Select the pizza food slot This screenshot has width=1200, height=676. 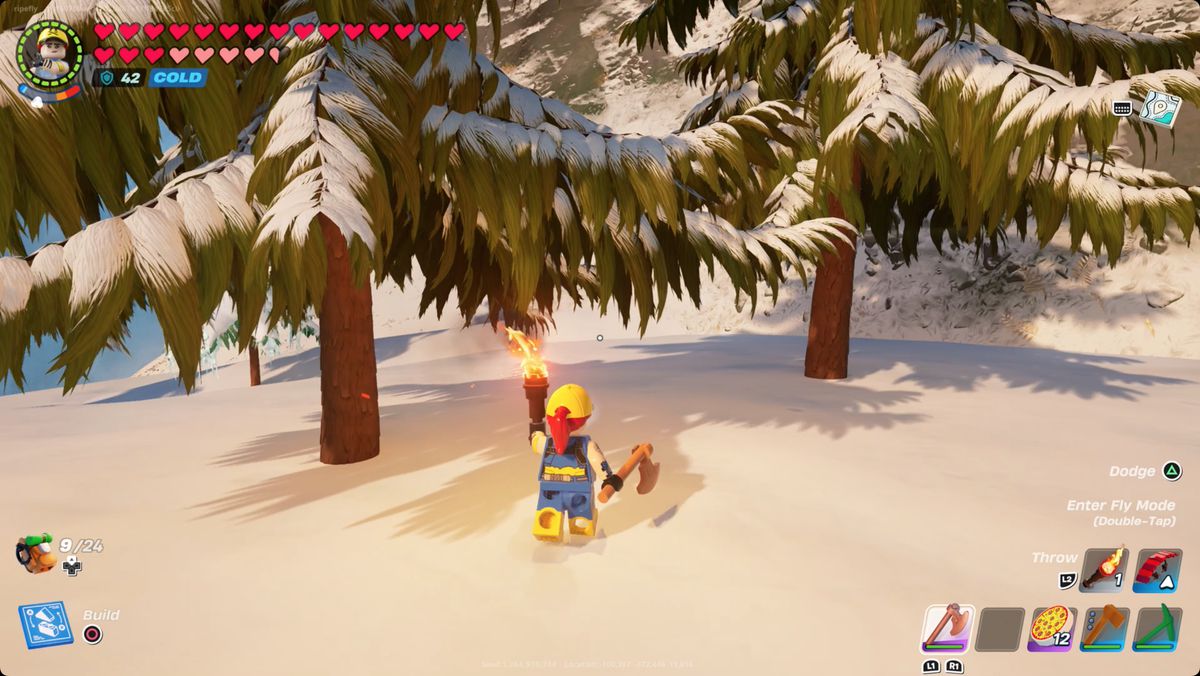coord(1051,628)
